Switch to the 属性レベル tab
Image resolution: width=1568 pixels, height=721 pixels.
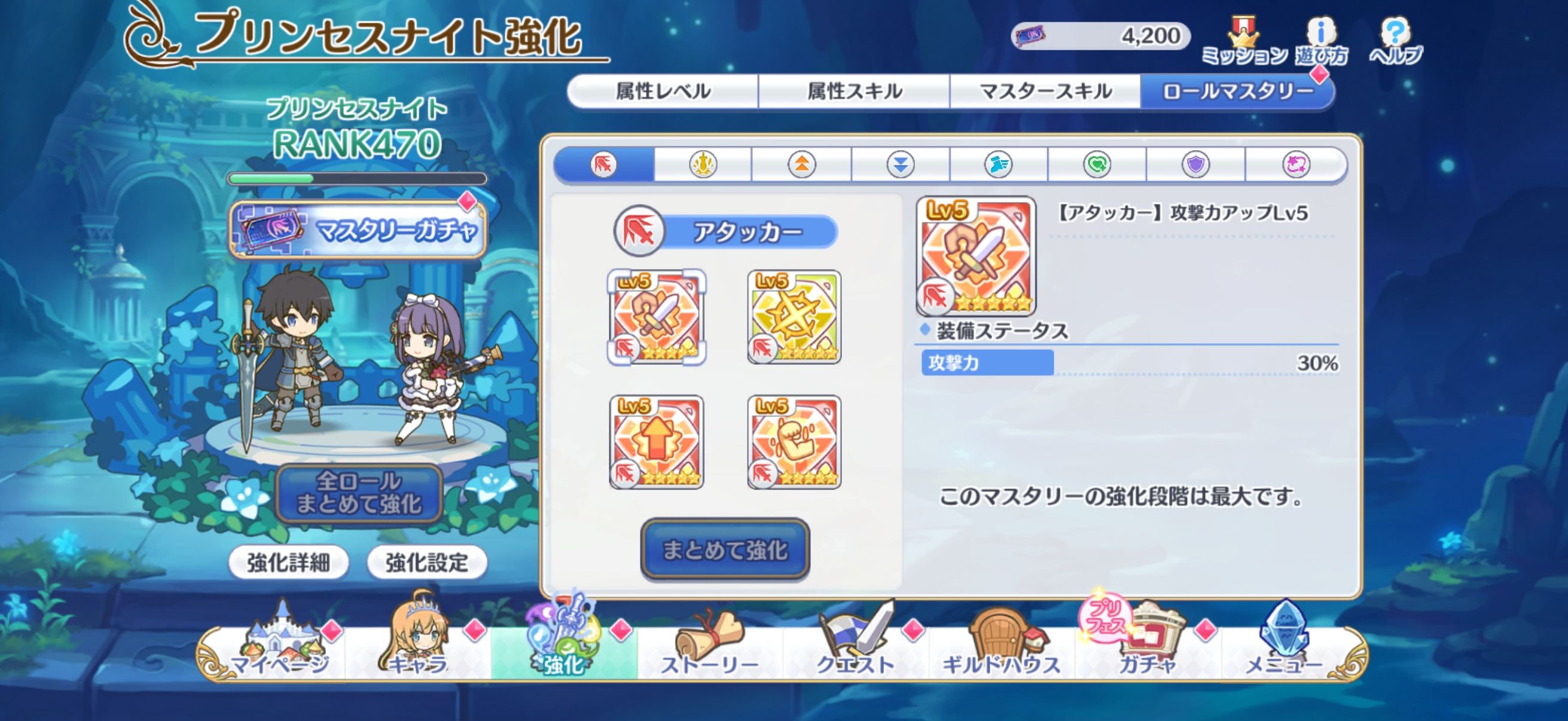tap(663, 91)
